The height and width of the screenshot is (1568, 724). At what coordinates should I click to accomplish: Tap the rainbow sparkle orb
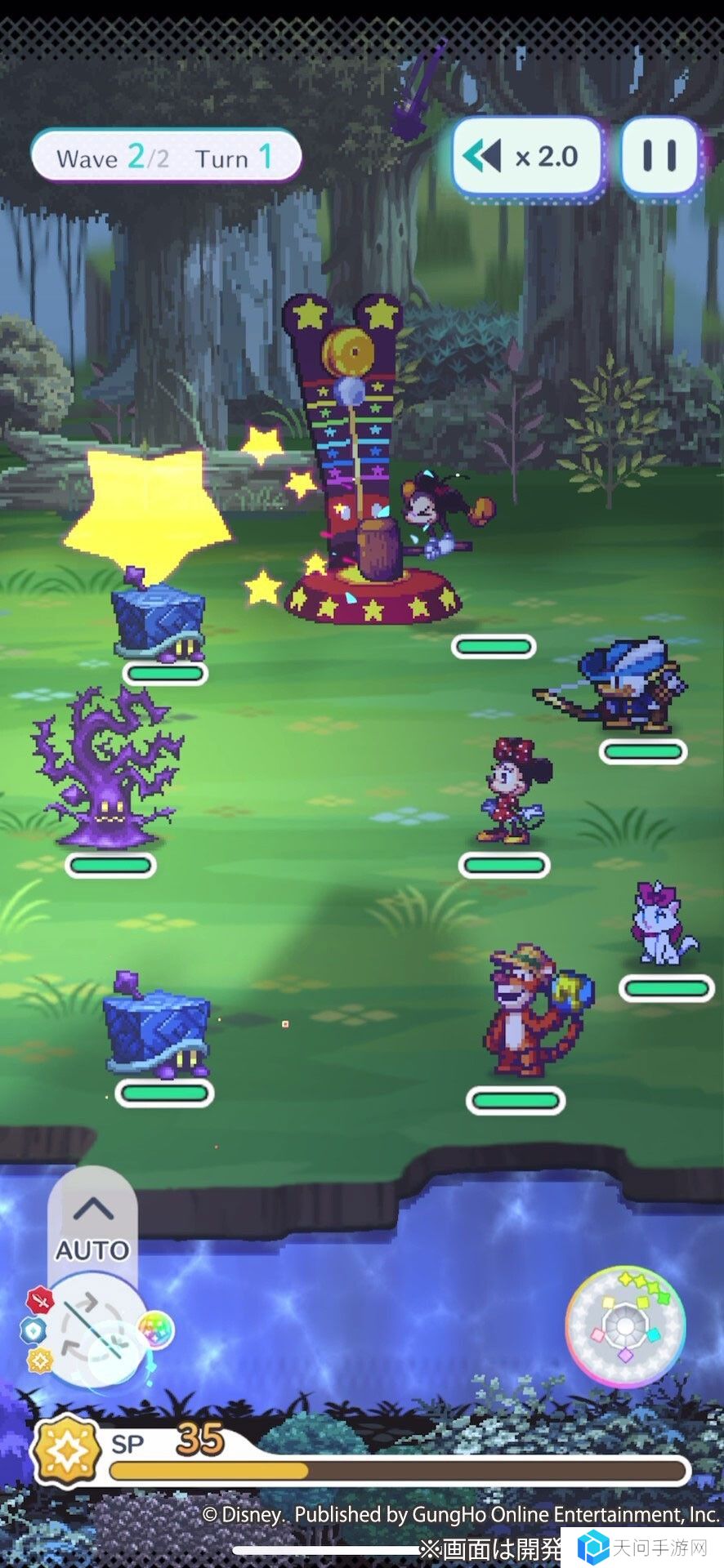coord(155,1330)
